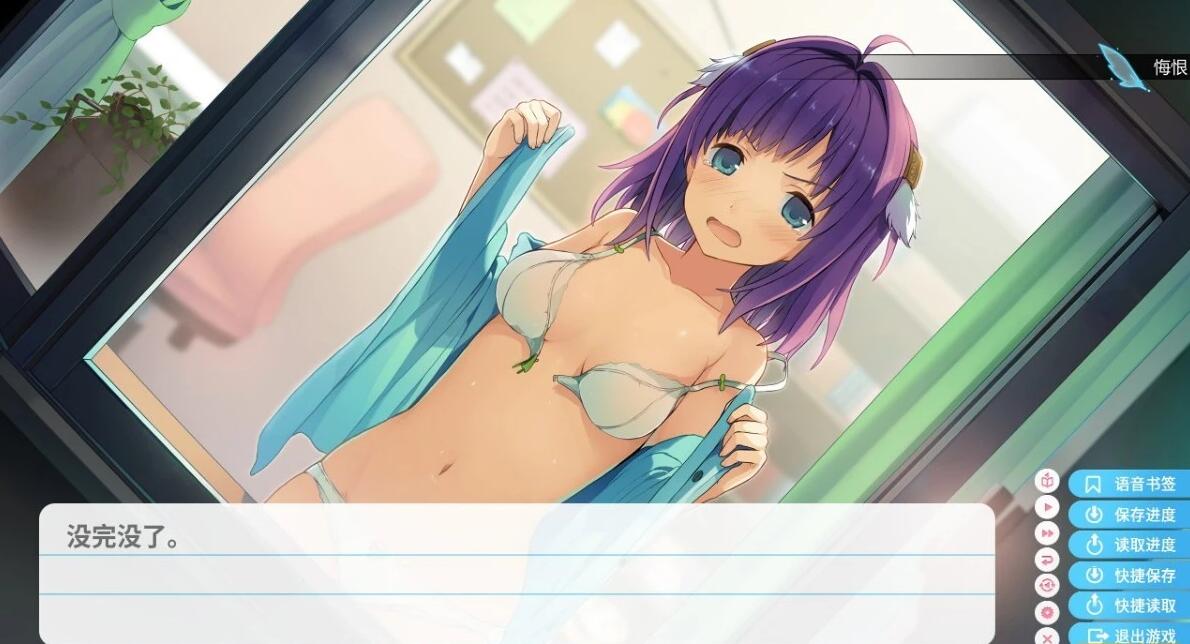Choose 读取进度 to load a save
This screenshot has height=644, width=1190.
[x=1129, y=545]
